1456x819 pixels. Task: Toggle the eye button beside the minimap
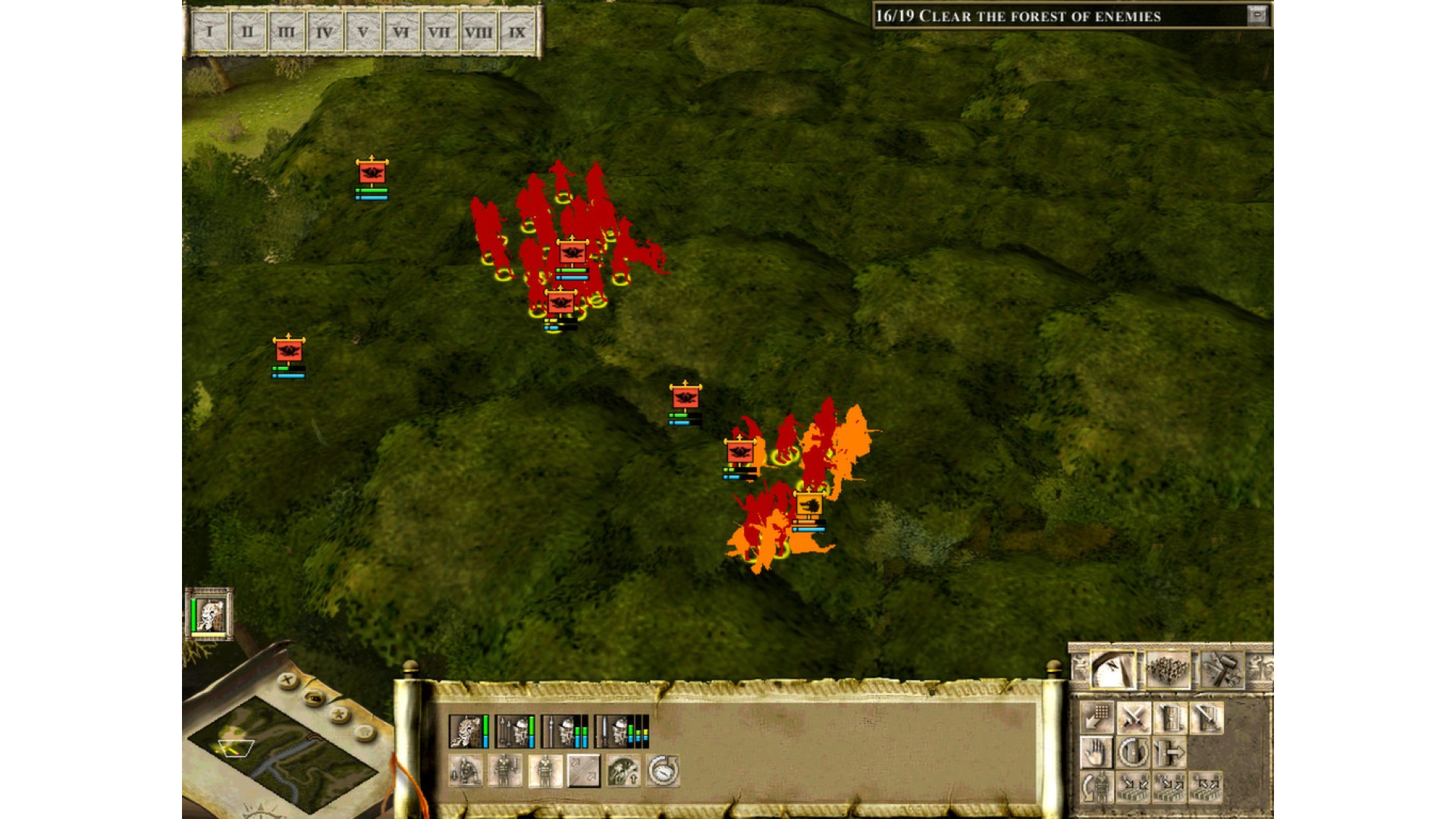pyautogui.click(x=315, y=698)
